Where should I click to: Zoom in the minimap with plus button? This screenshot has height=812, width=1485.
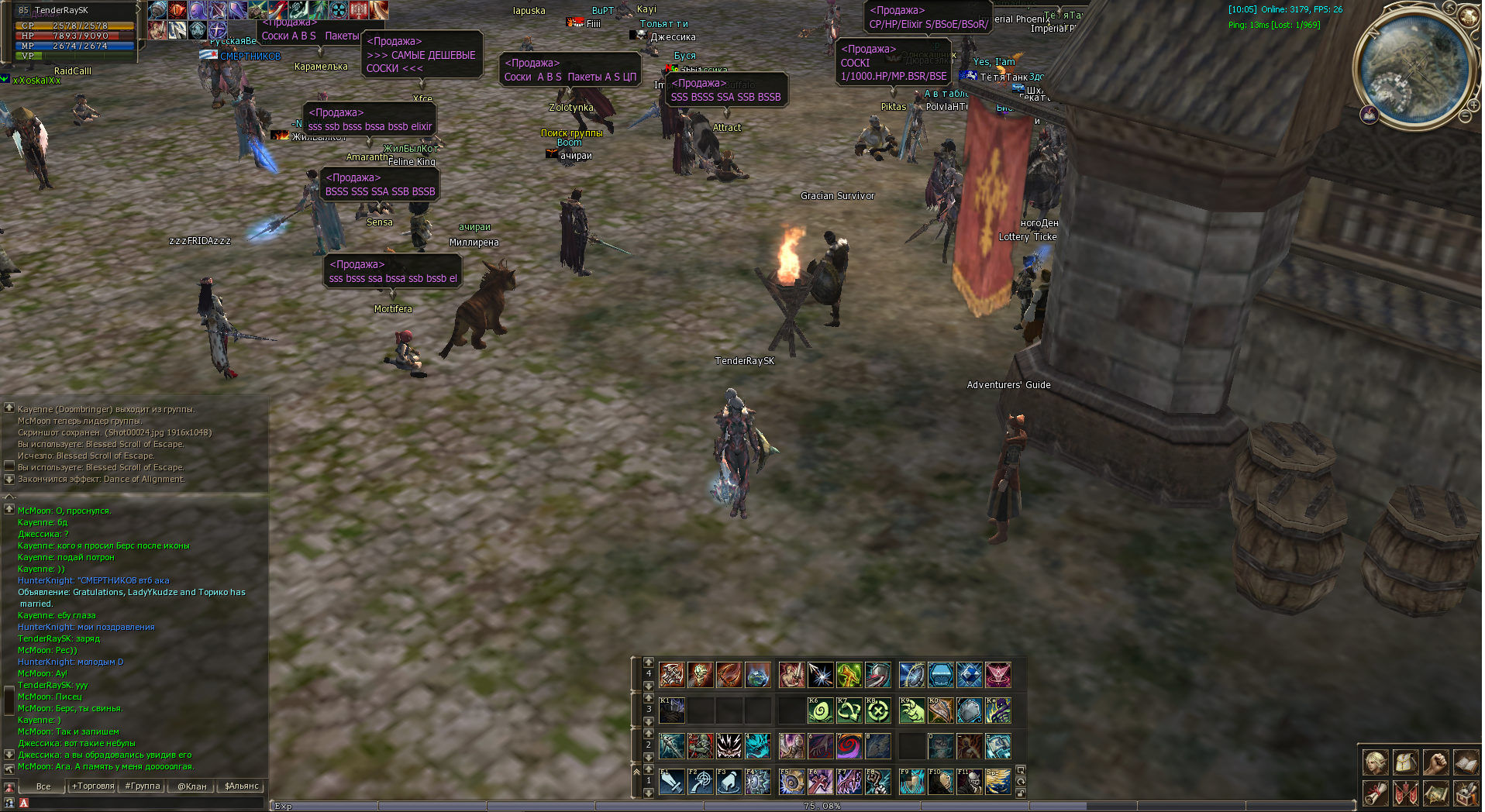click(1474, 103)
